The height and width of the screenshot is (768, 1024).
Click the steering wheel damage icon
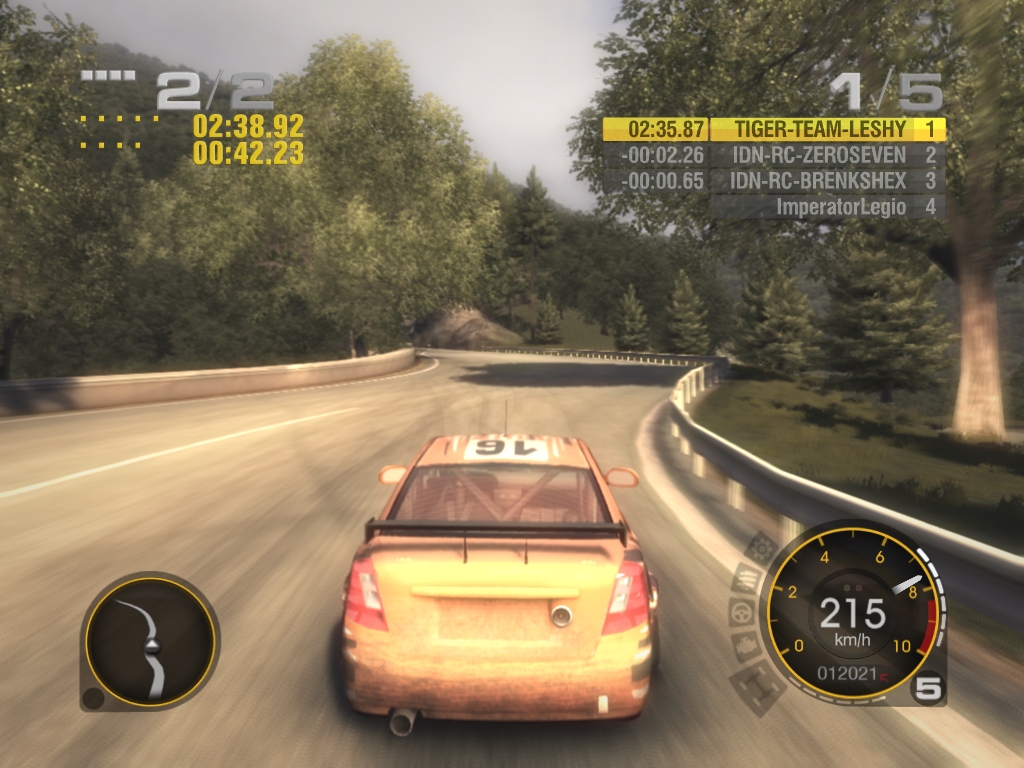[x=741, y=612]
